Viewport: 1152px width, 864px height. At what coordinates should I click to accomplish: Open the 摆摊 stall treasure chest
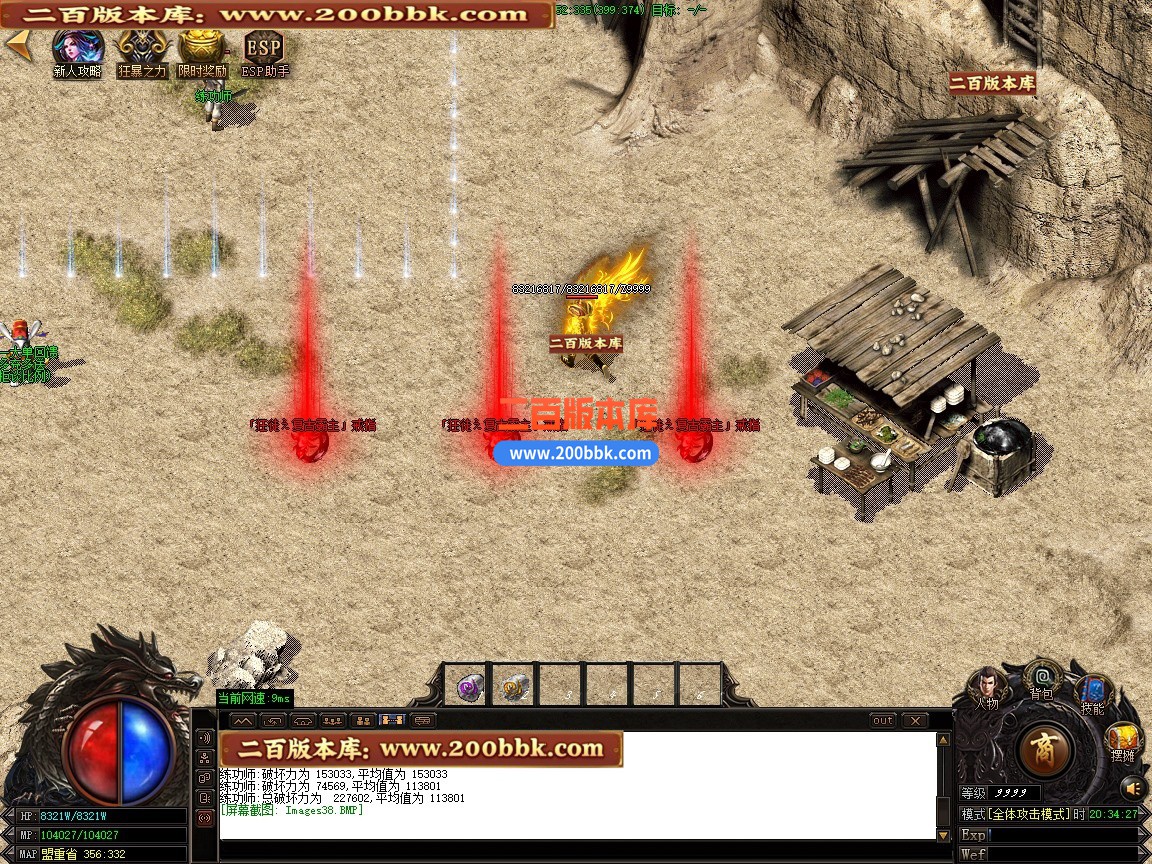1122,741
